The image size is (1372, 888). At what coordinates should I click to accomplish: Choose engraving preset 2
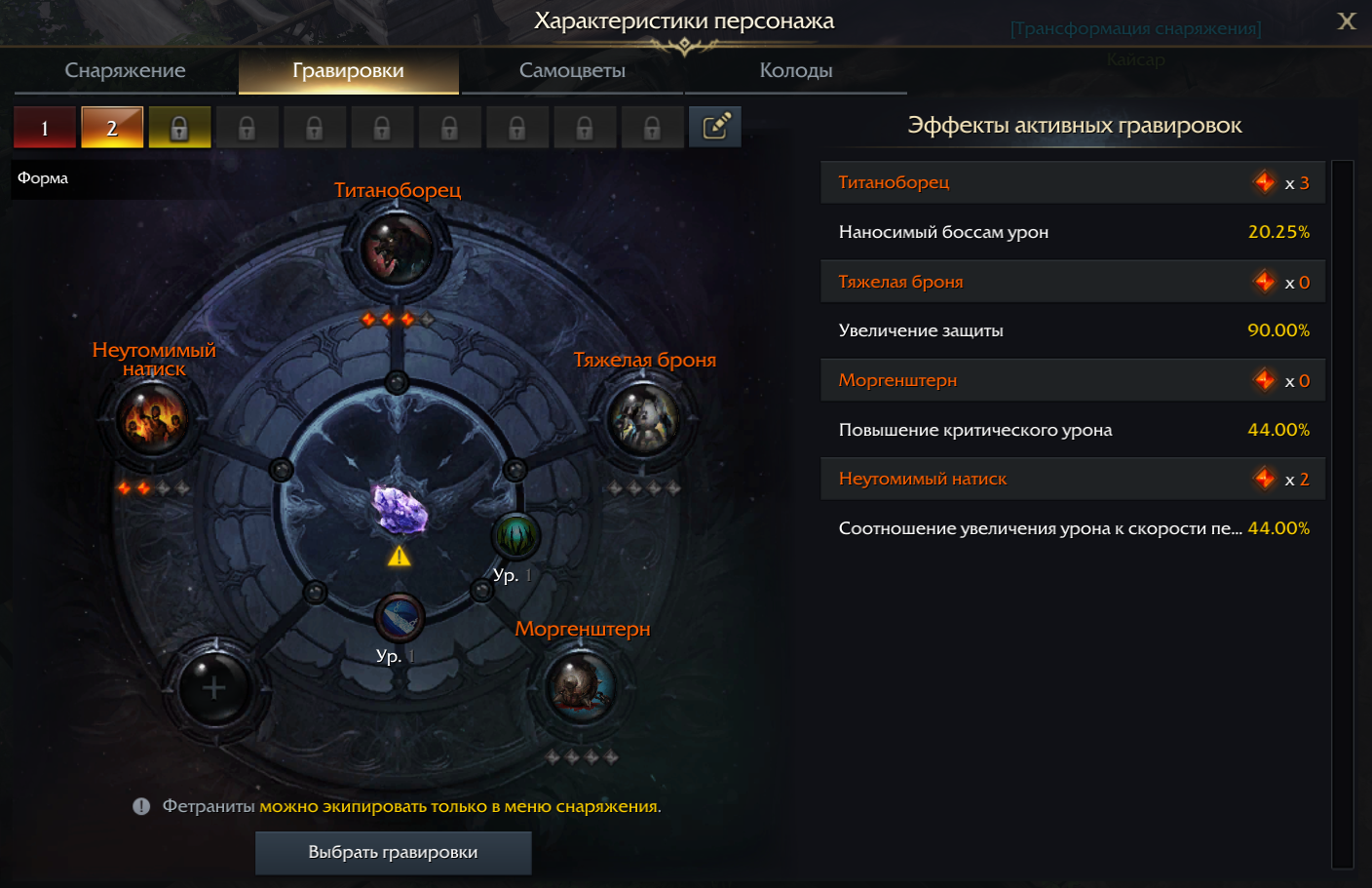pyautogui.click(x=112, y=128)
